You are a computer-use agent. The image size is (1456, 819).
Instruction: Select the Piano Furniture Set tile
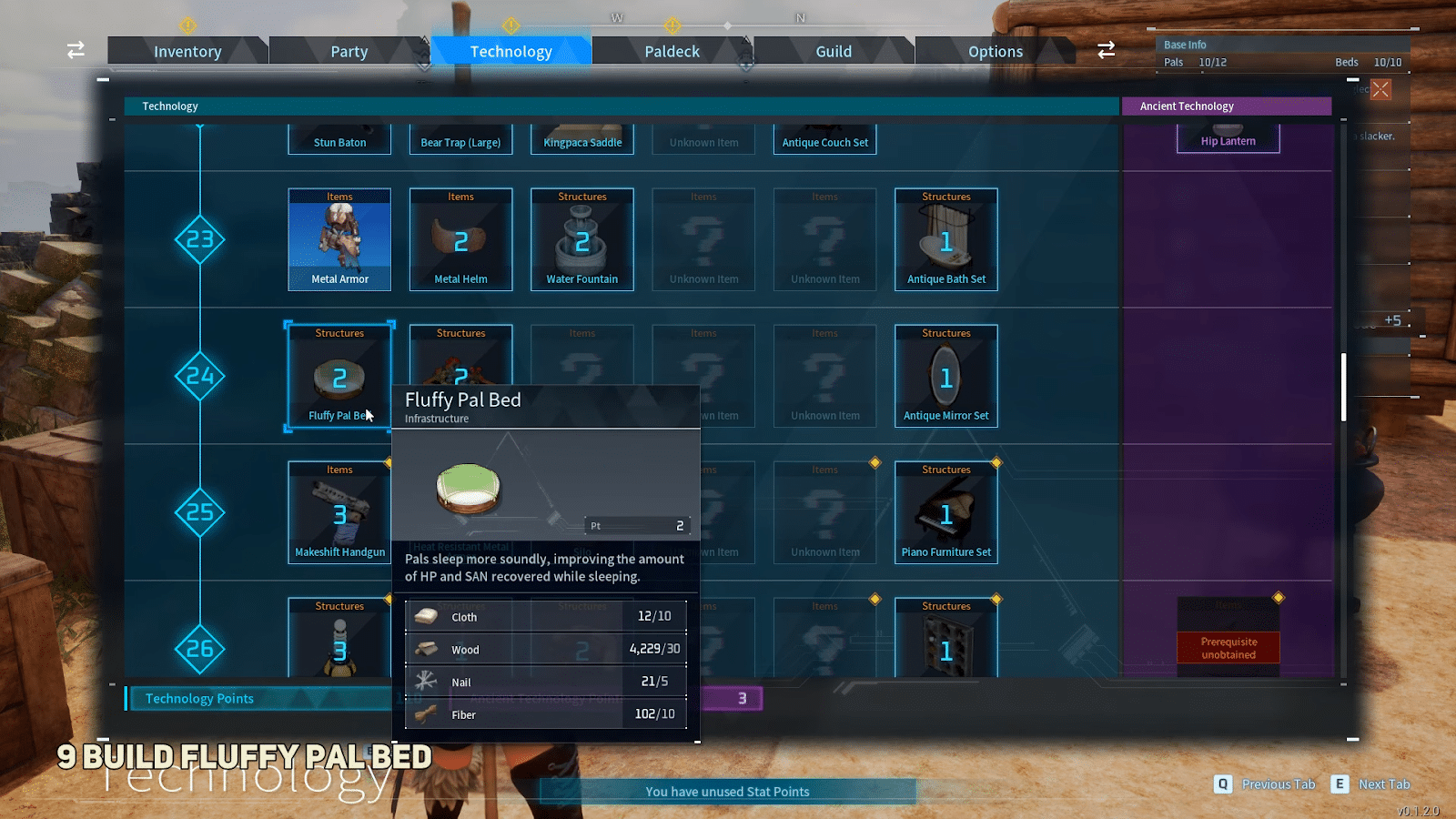click(x=946, y=512)
